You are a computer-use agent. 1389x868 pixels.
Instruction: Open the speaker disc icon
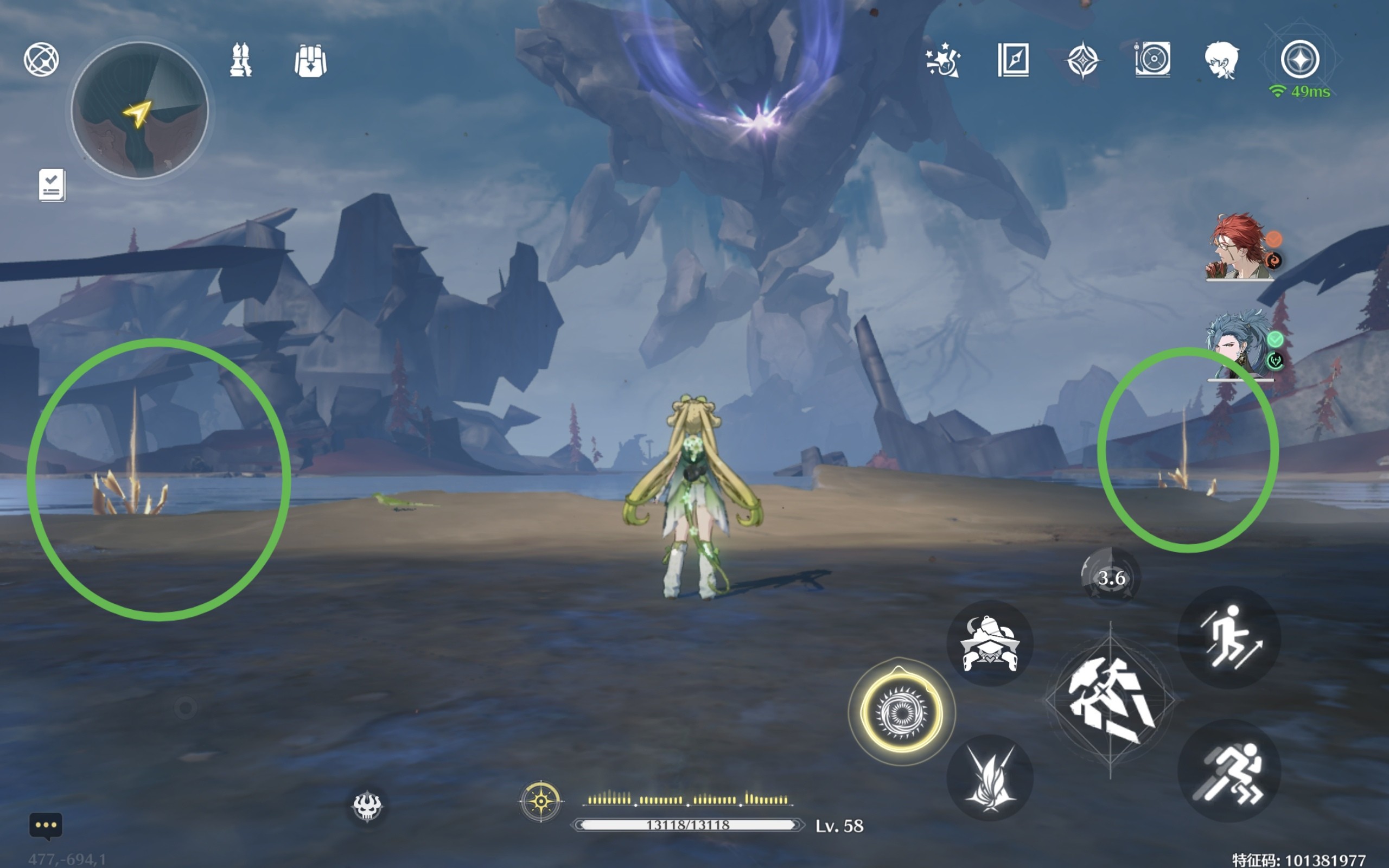coord(1152,59)
